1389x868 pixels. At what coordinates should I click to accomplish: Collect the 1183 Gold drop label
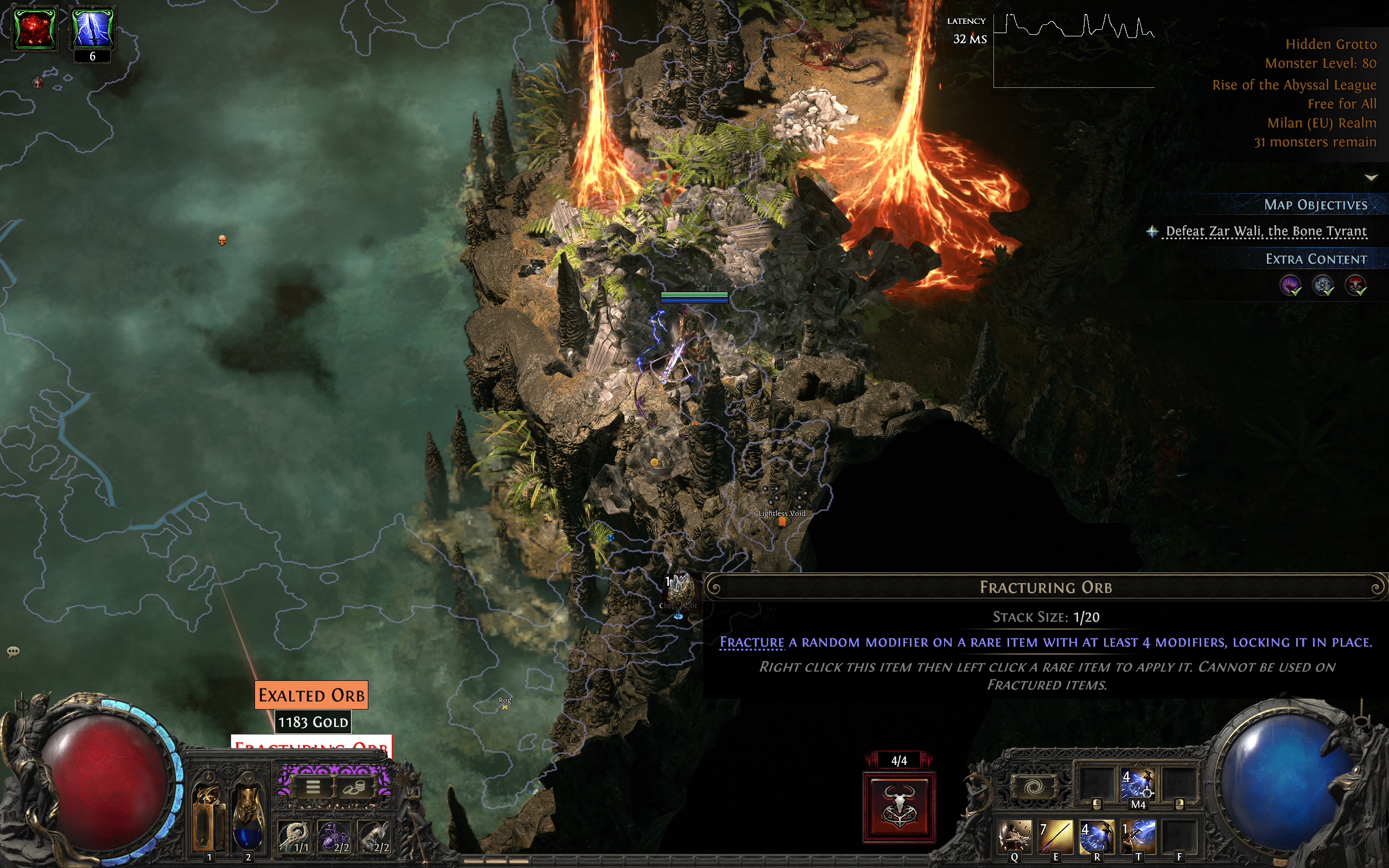[313, 722]
